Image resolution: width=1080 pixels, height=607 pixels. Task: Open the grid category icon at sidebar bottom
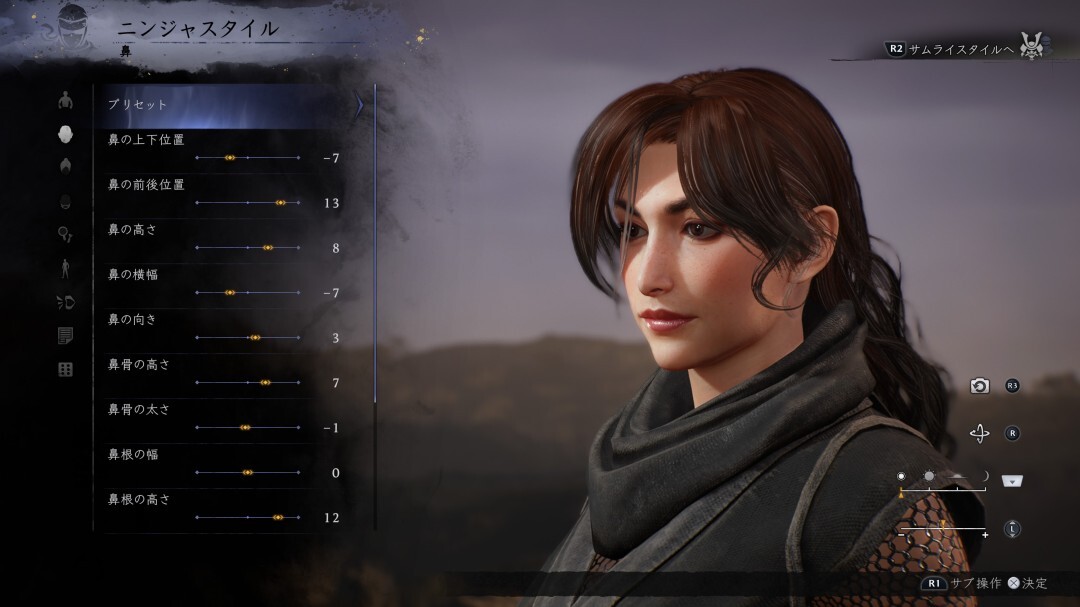point(66,370)
